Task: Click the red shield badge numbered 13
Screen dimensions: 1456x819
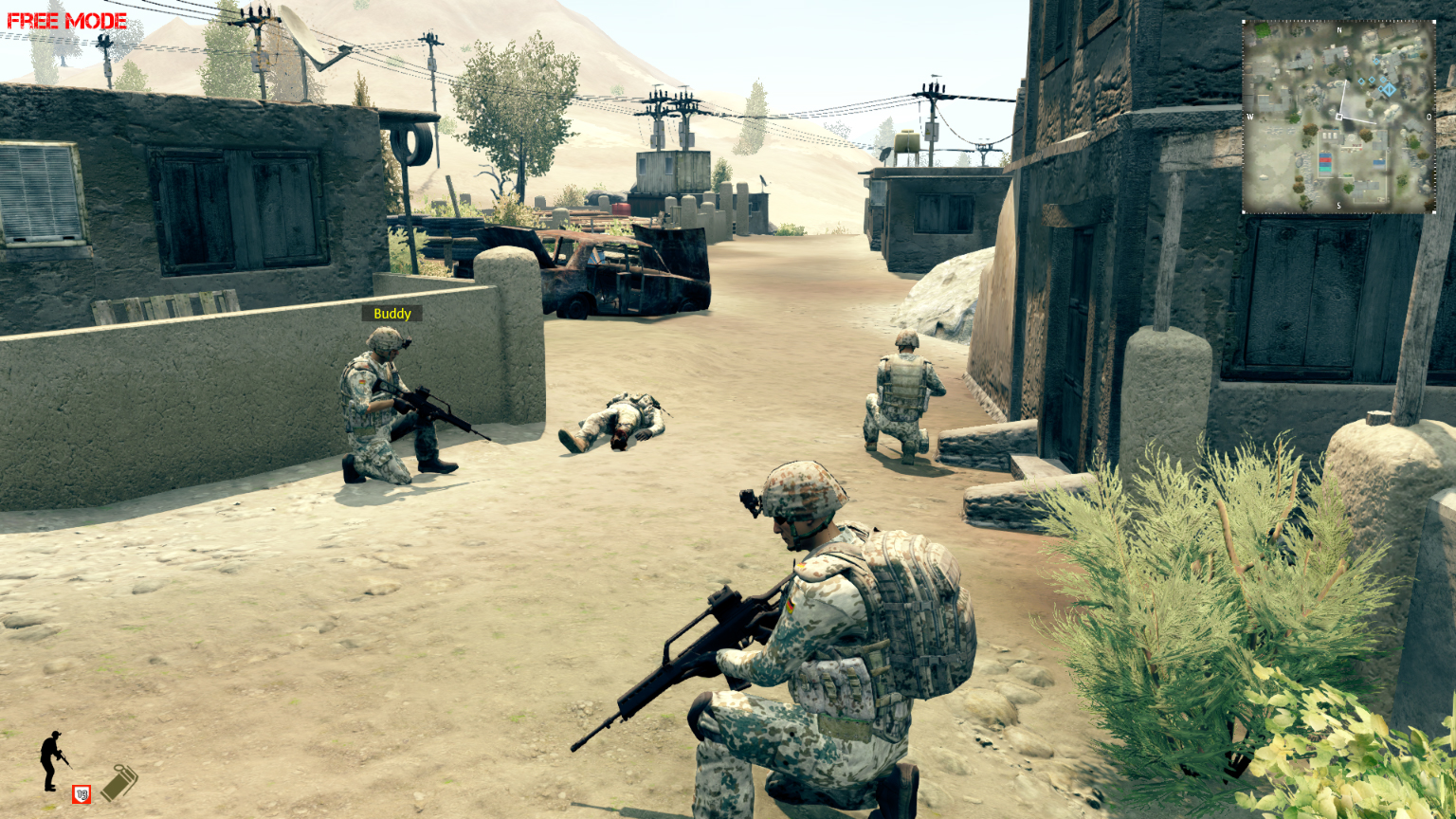Action: pos(82,793)
